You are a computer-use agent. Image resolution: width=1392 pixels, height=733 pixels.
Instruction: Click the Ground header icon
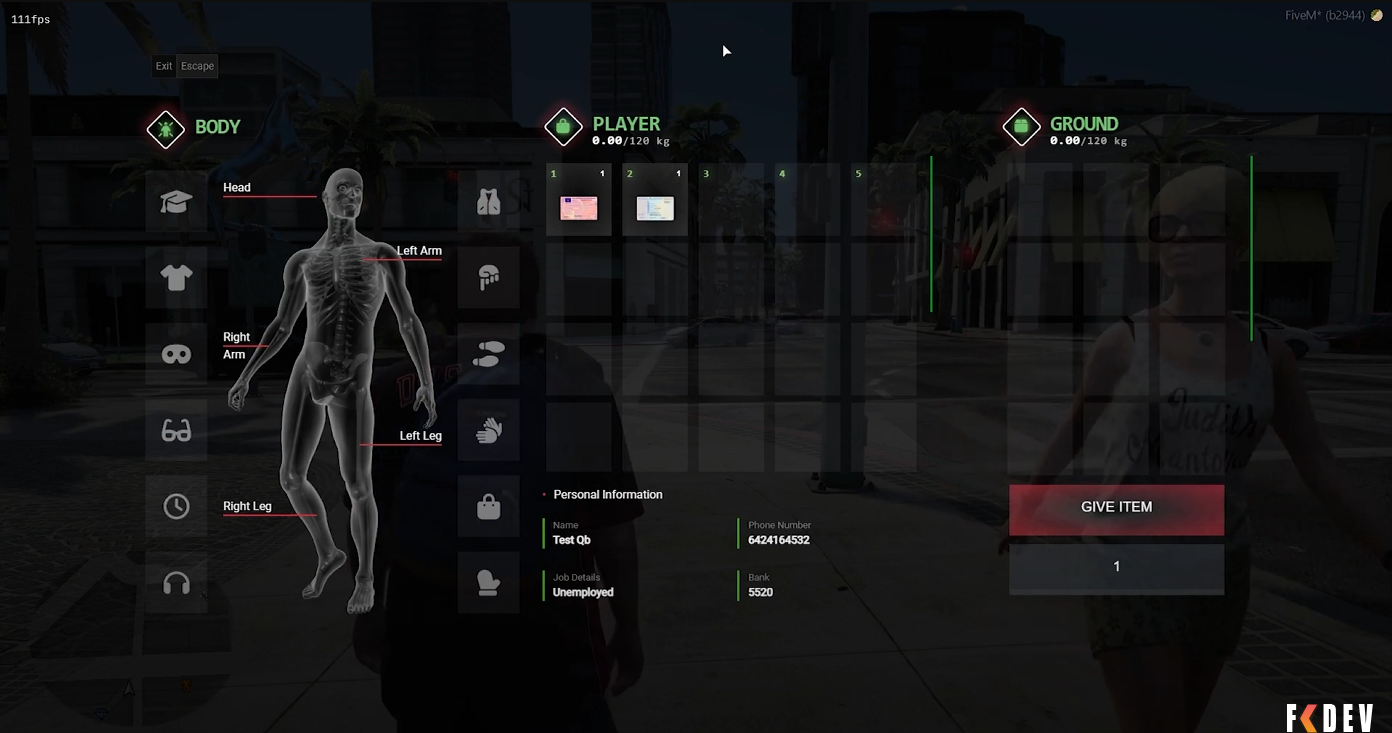pyautogui.click(x=1021, y=127)
